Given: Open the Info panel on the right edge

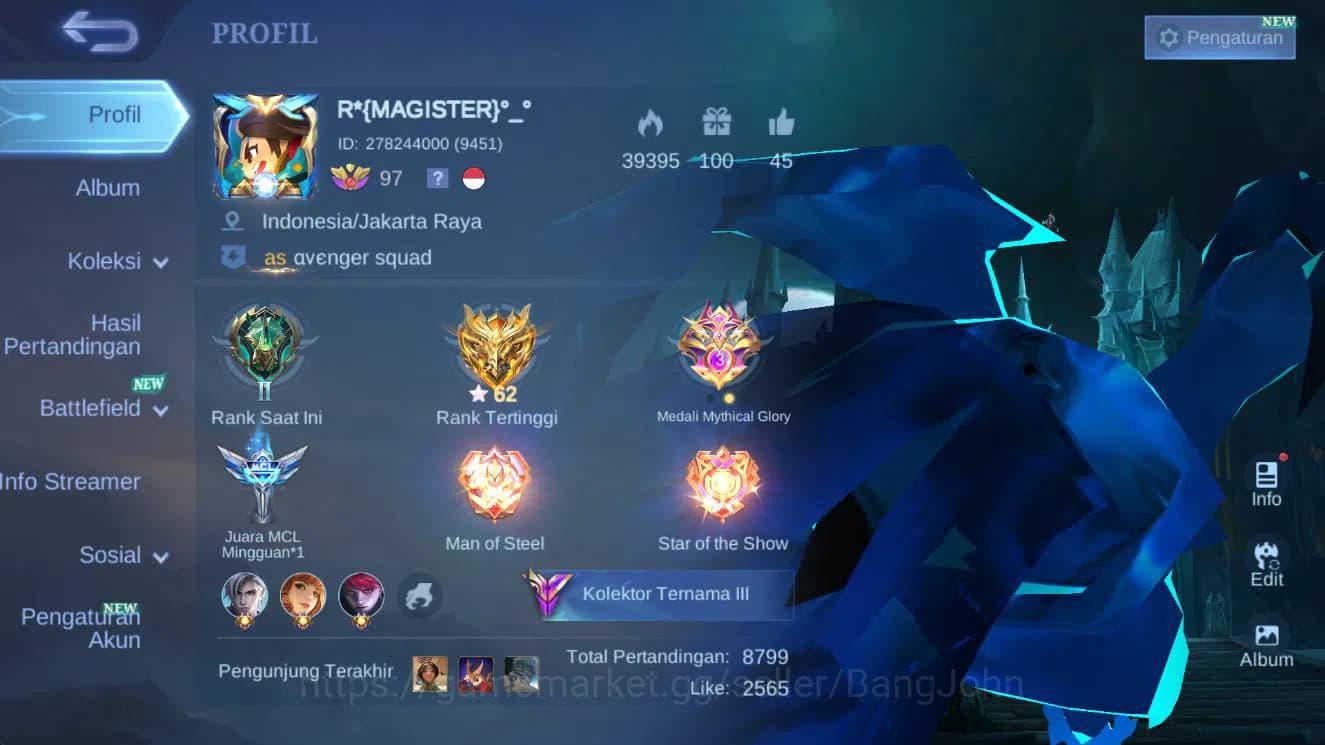Looking at the screenshot, I should (1265, 475).
